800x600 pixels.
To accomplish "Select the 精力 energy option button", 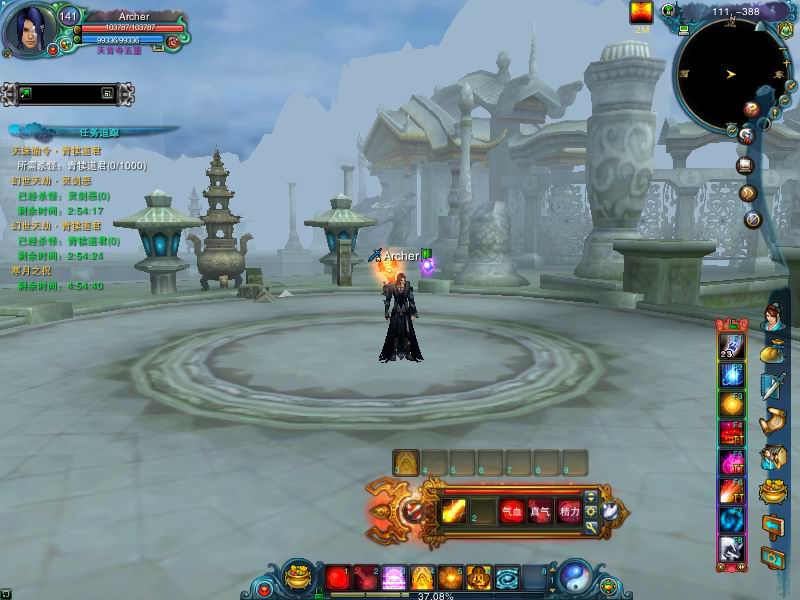I will pyautogui.click(x=569, y=511).
